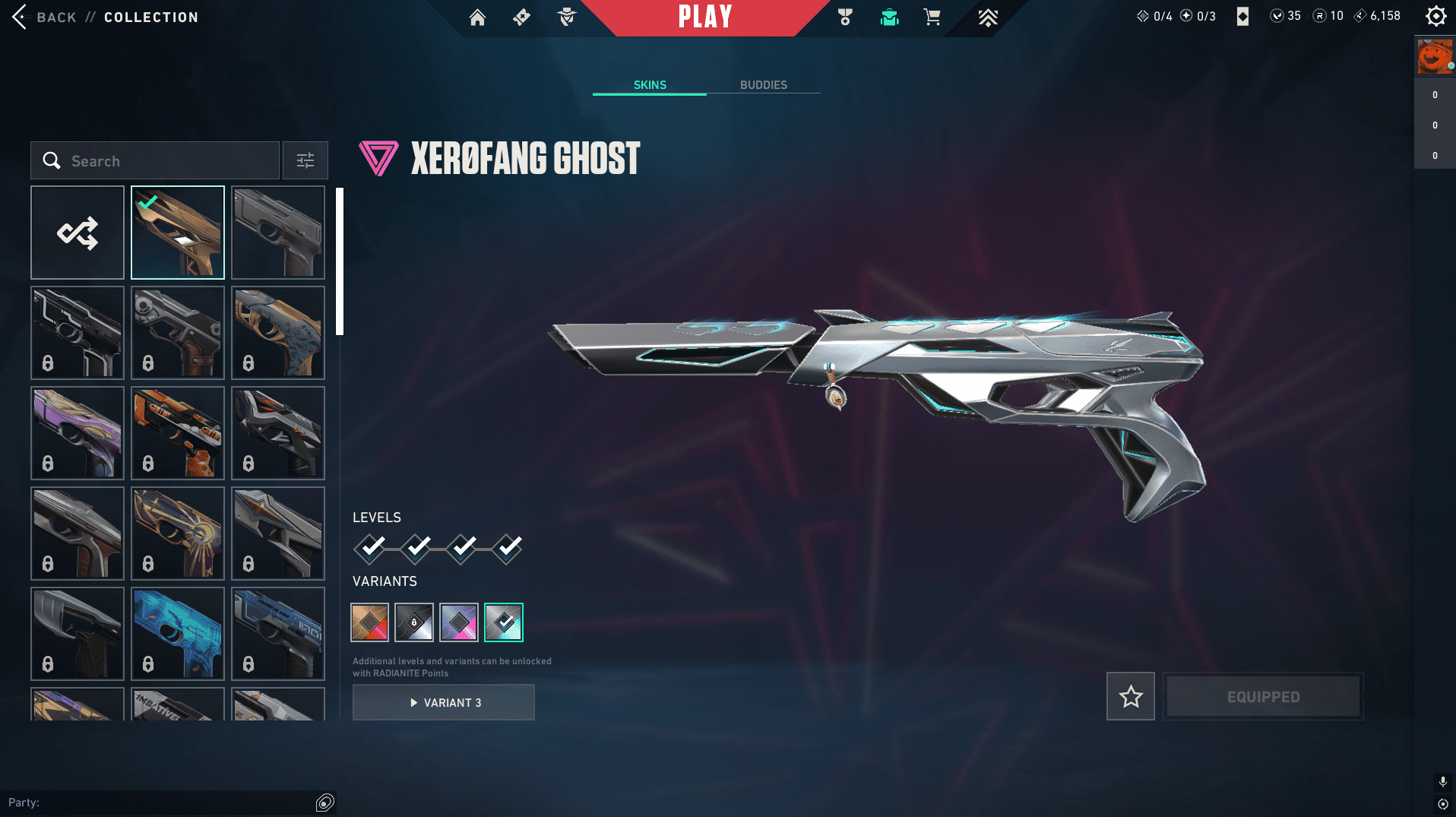Choose the random skin shuffle tile
Viewport: 1456px width, 817px height.
tap(78, 233)
